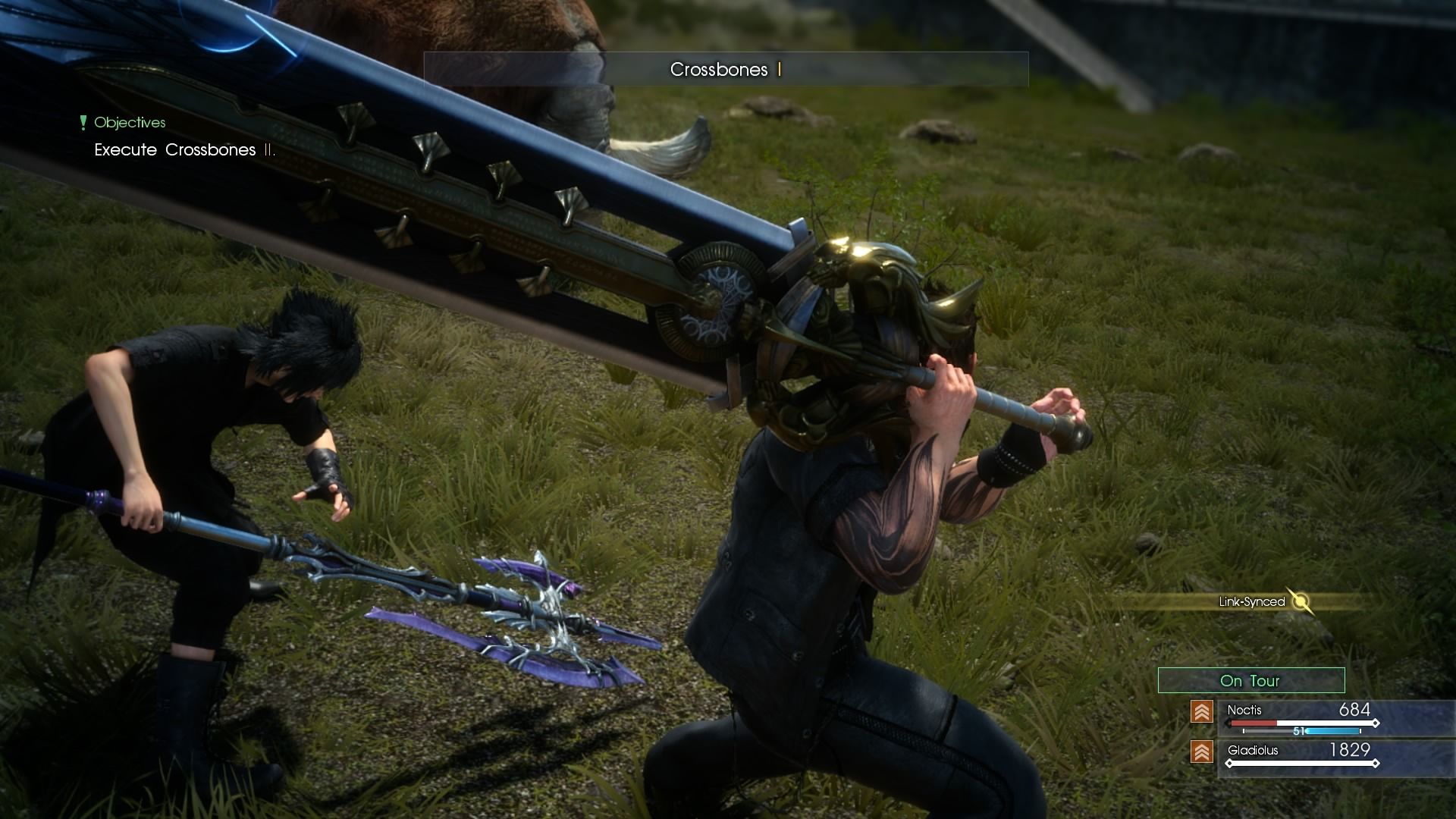This screenshot has height=819, width=1456.
Task: Click Noctis's HP value 684
Action: click(x=1355, y=709)
